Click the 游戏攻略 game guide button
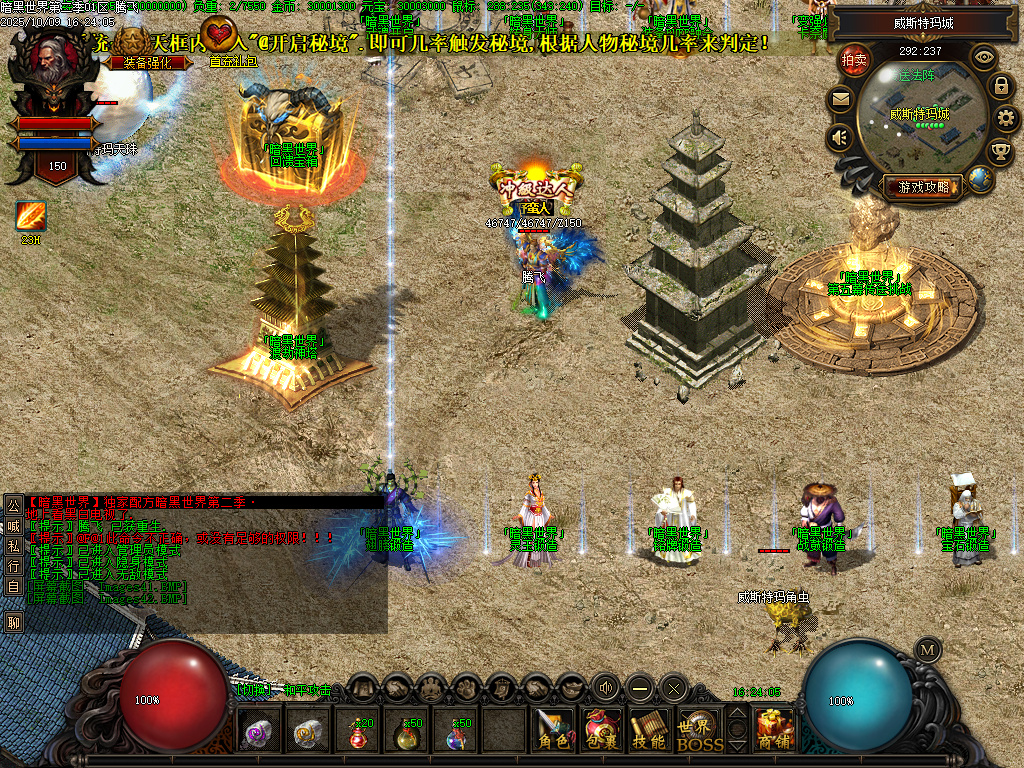The image size is (1024, 768). pyautogui.click(x=922, y=186)
